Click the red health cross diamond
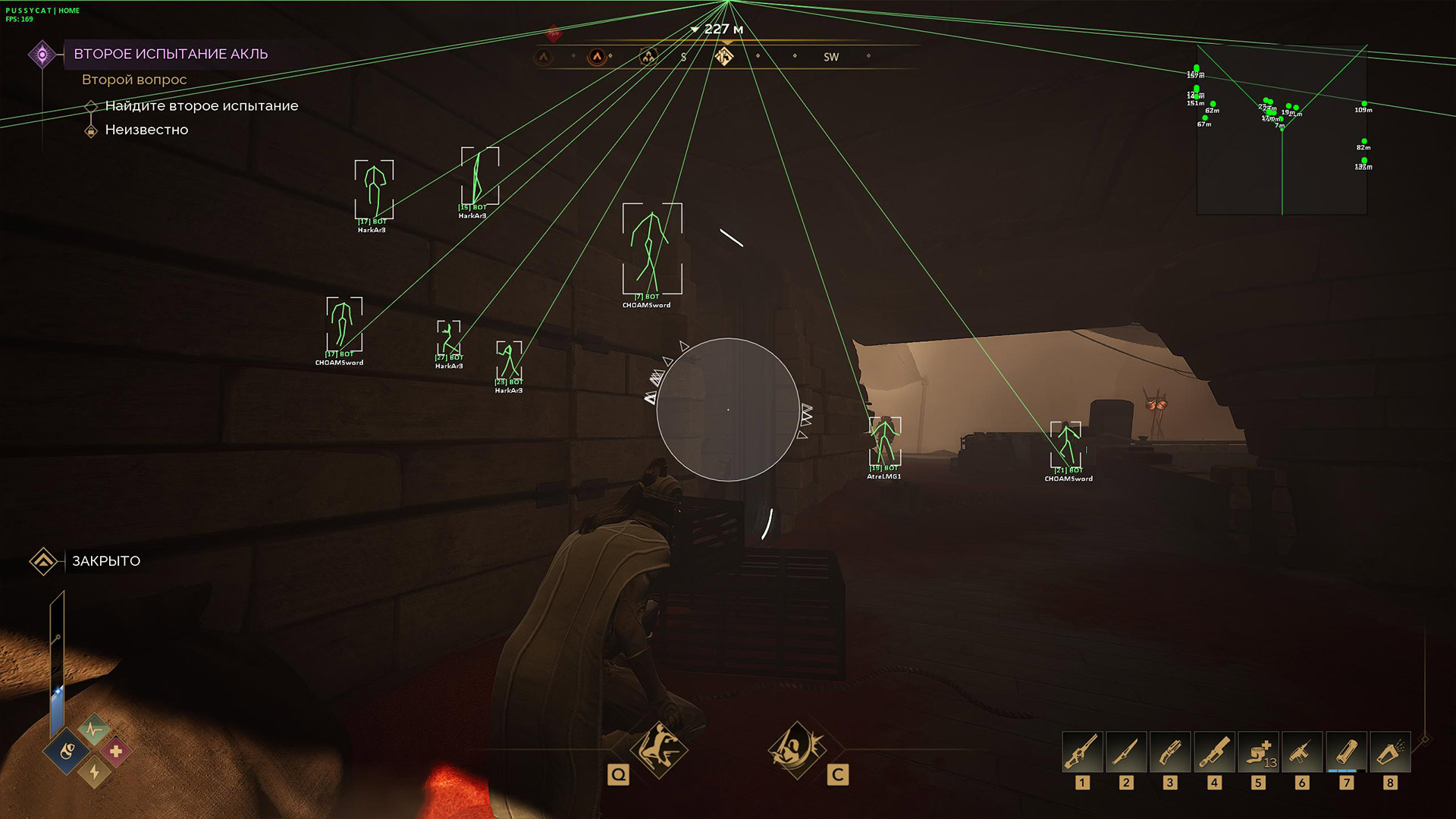Image resolution: width=1456 pixels, height=819 pixels. (115, 752)
